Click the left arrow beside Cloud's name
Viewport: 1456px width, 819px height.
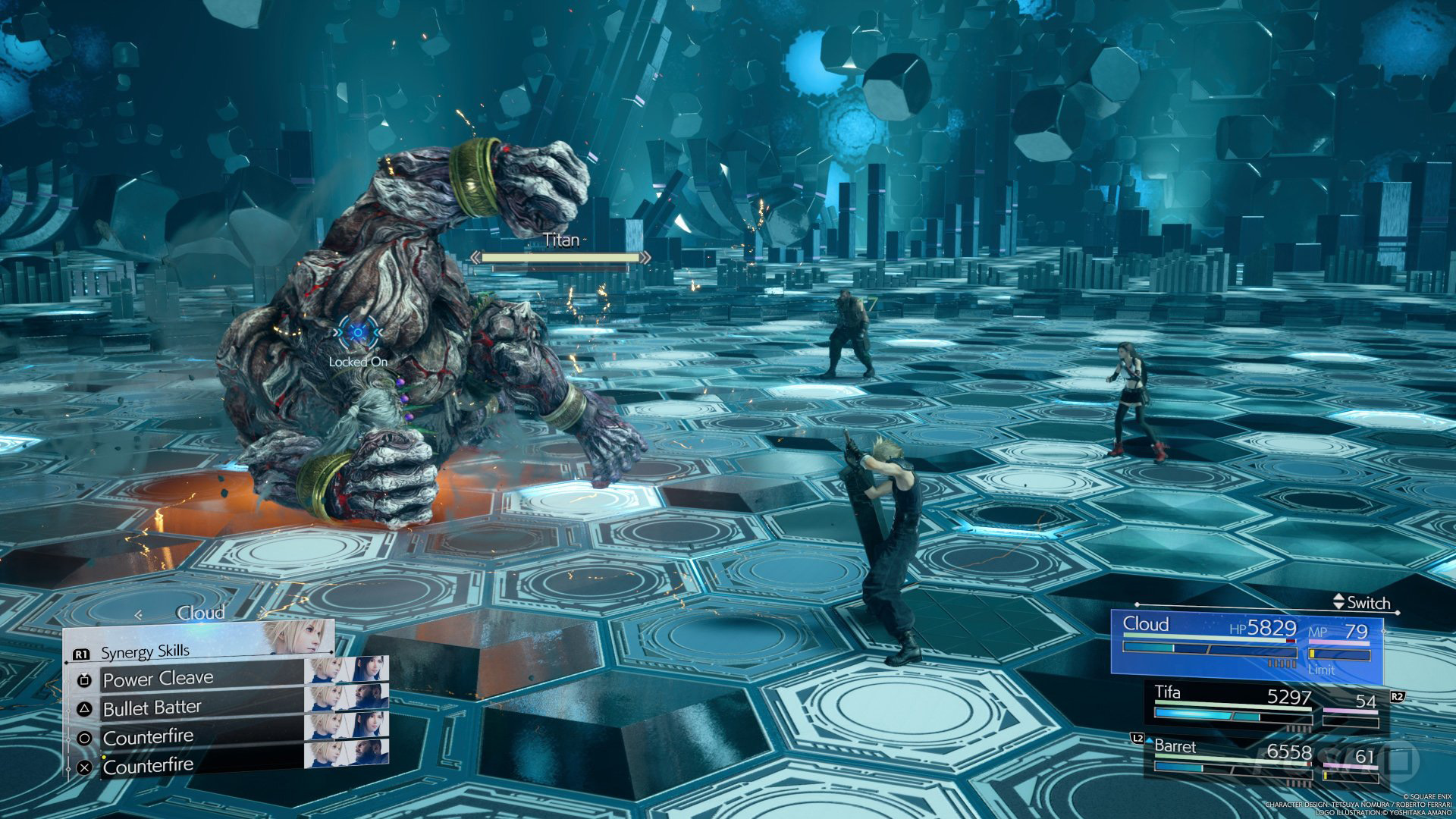pyautogui.click(x=138, y=614)
